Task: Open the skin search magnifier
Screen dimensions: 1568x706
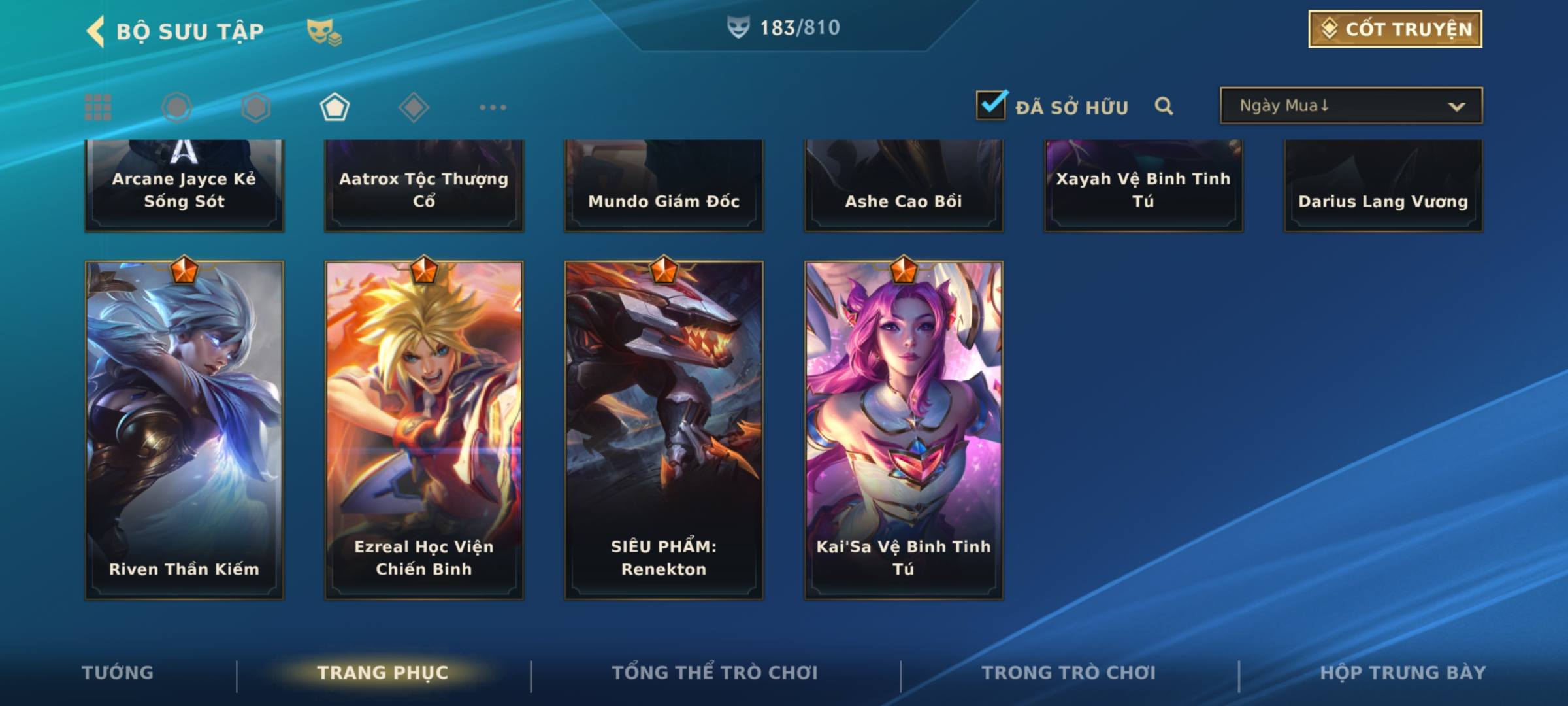Action: [1164, 106]
